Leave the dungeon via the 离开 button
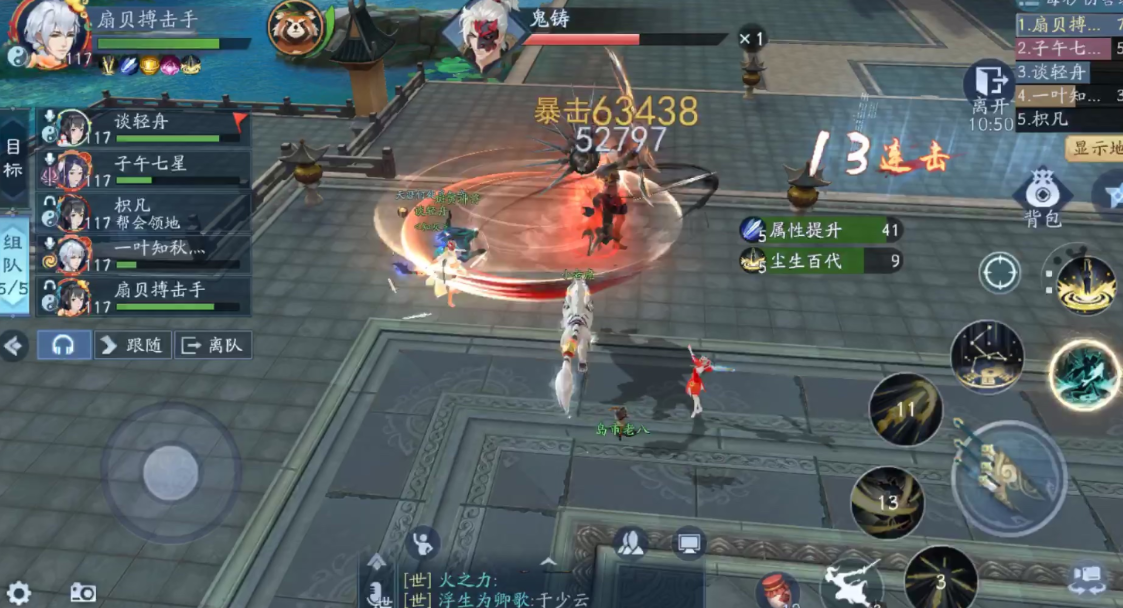The height and width of the screenshot is (608, 1123). tap(989, 90)
